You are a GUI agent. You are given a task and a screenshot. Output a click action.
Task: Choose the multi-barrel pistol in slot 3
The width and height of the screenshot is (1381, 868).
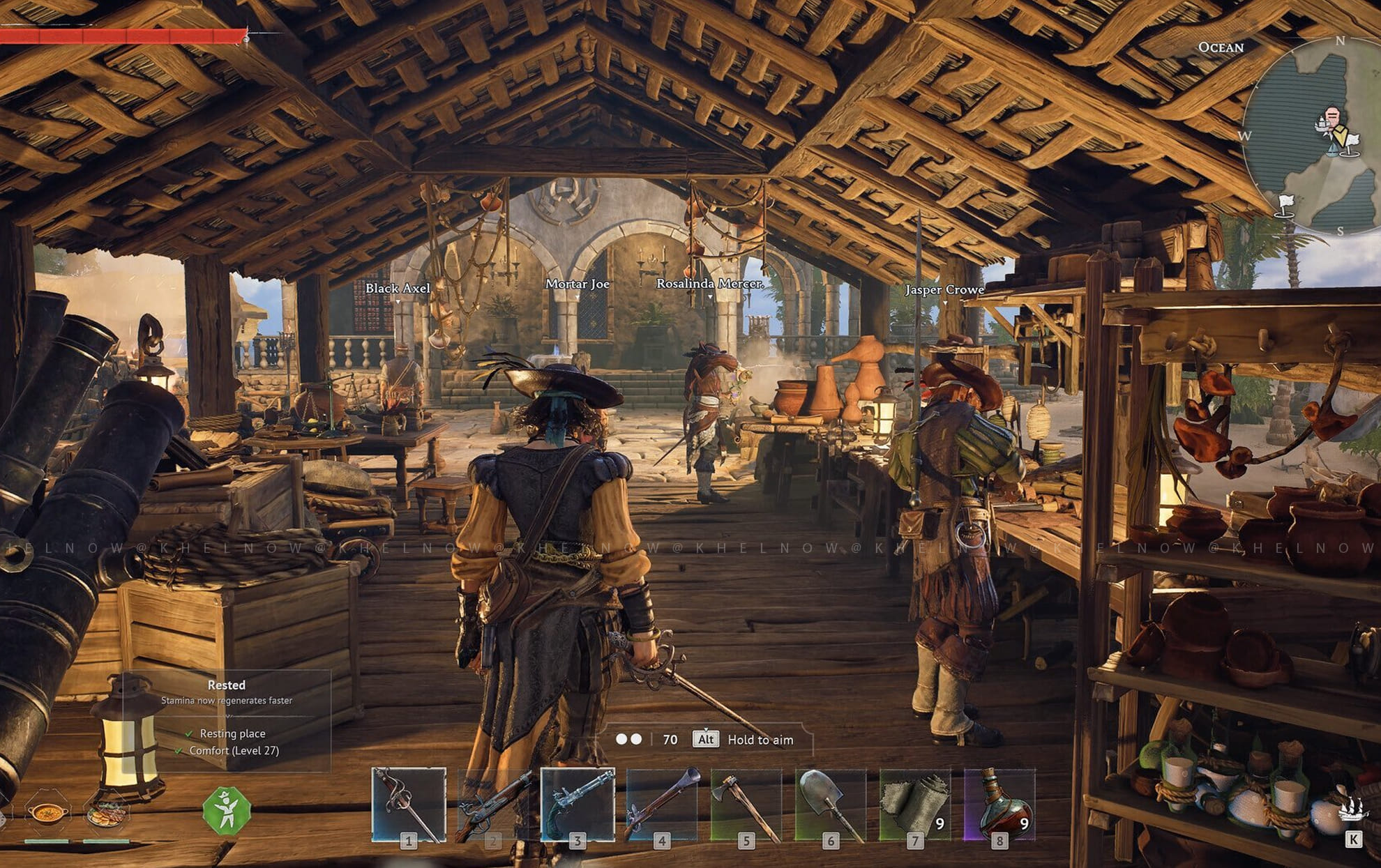[x=578, y=805]
